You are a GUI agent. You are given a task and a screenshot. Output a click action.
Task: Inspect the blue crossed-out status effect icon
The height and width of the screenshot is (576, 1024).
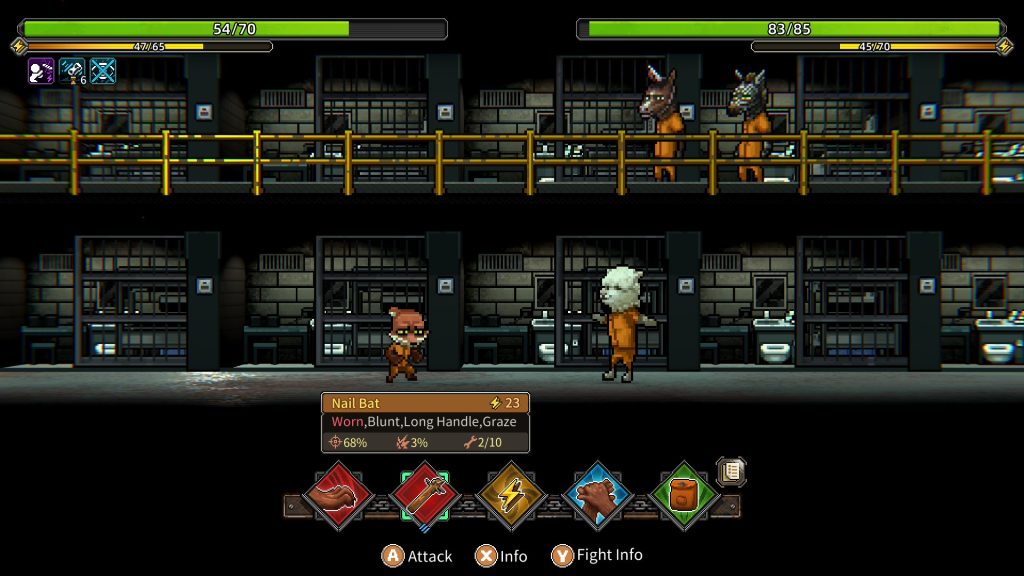point(103,70)
